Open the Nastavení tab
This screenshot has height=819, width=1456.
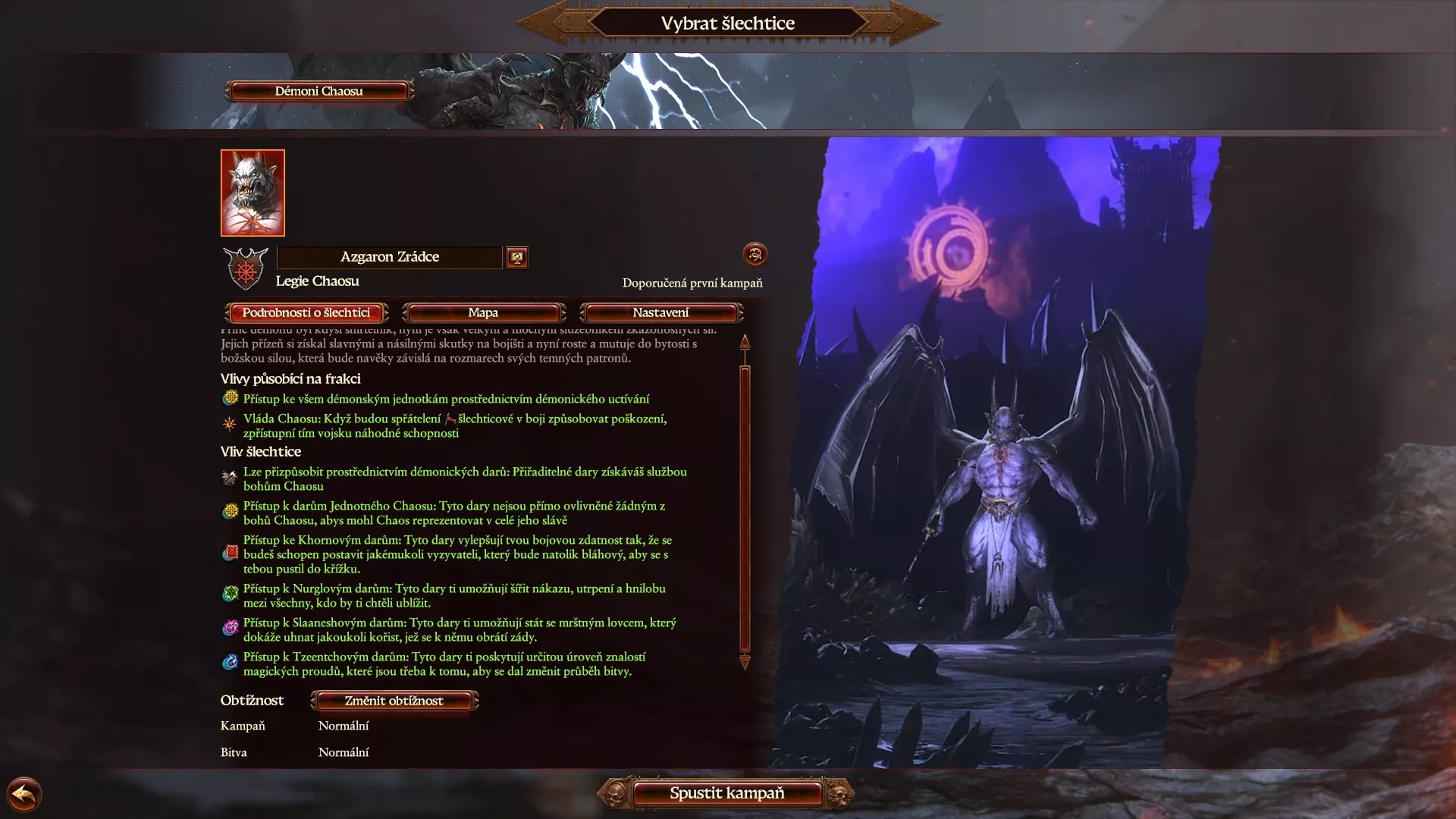tap(661, 312)
